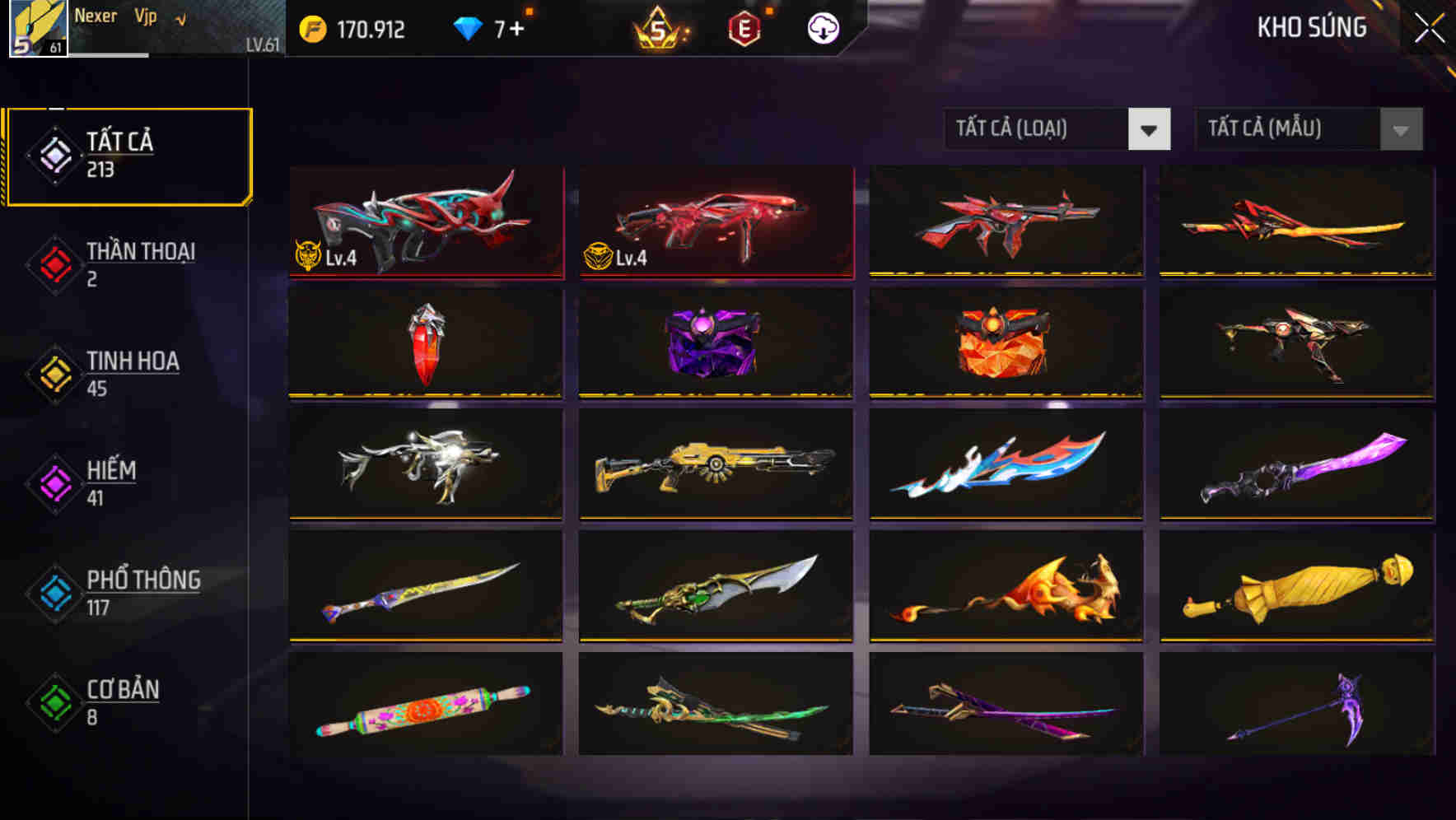Switch to the KHO SÚNG tab header
This screenshot has width=1456, height=820.
click(x=1311, y=27)
